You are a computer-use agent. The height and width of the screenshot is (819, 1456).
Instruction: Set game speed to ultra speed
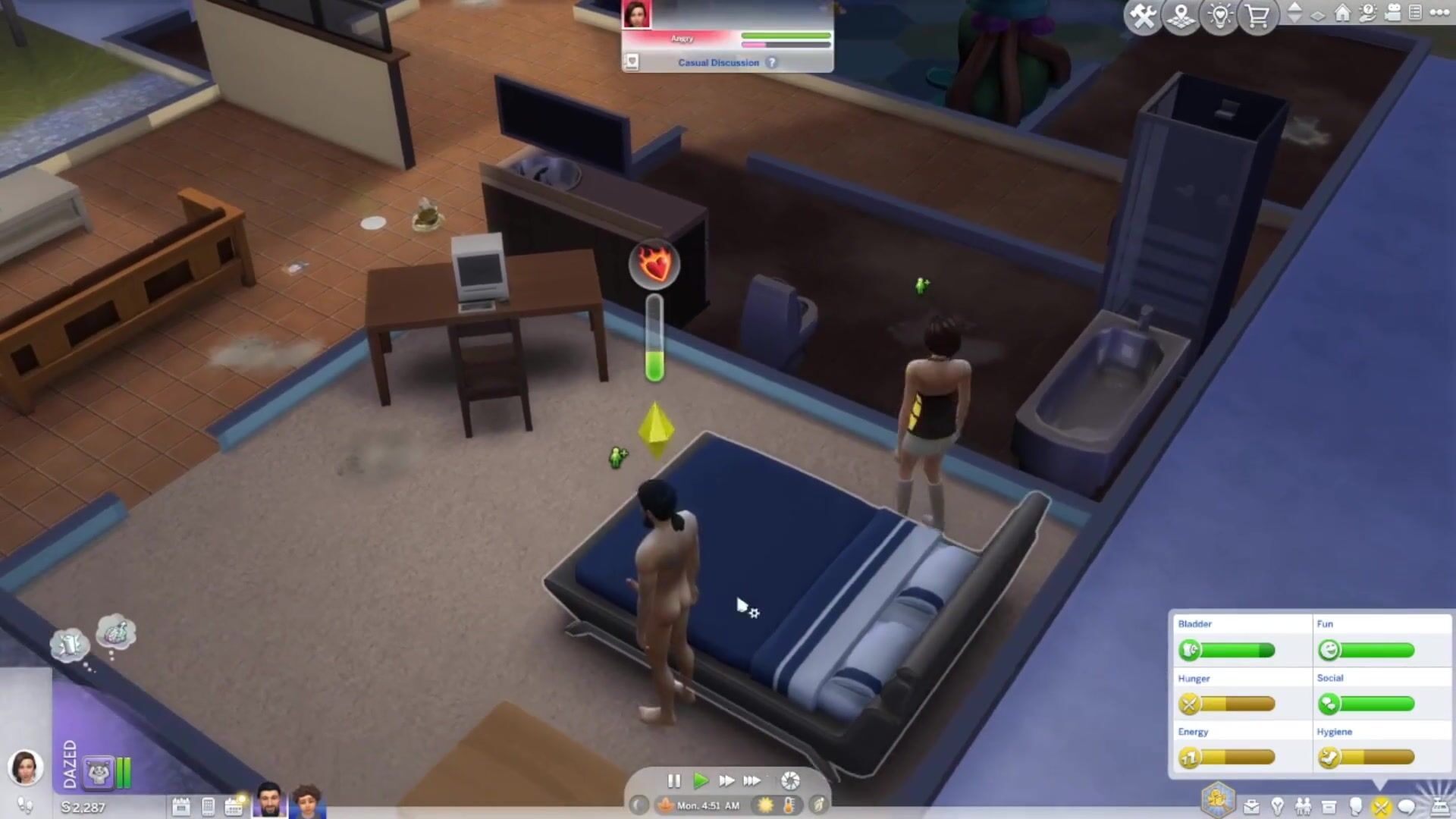pos(752,780)
